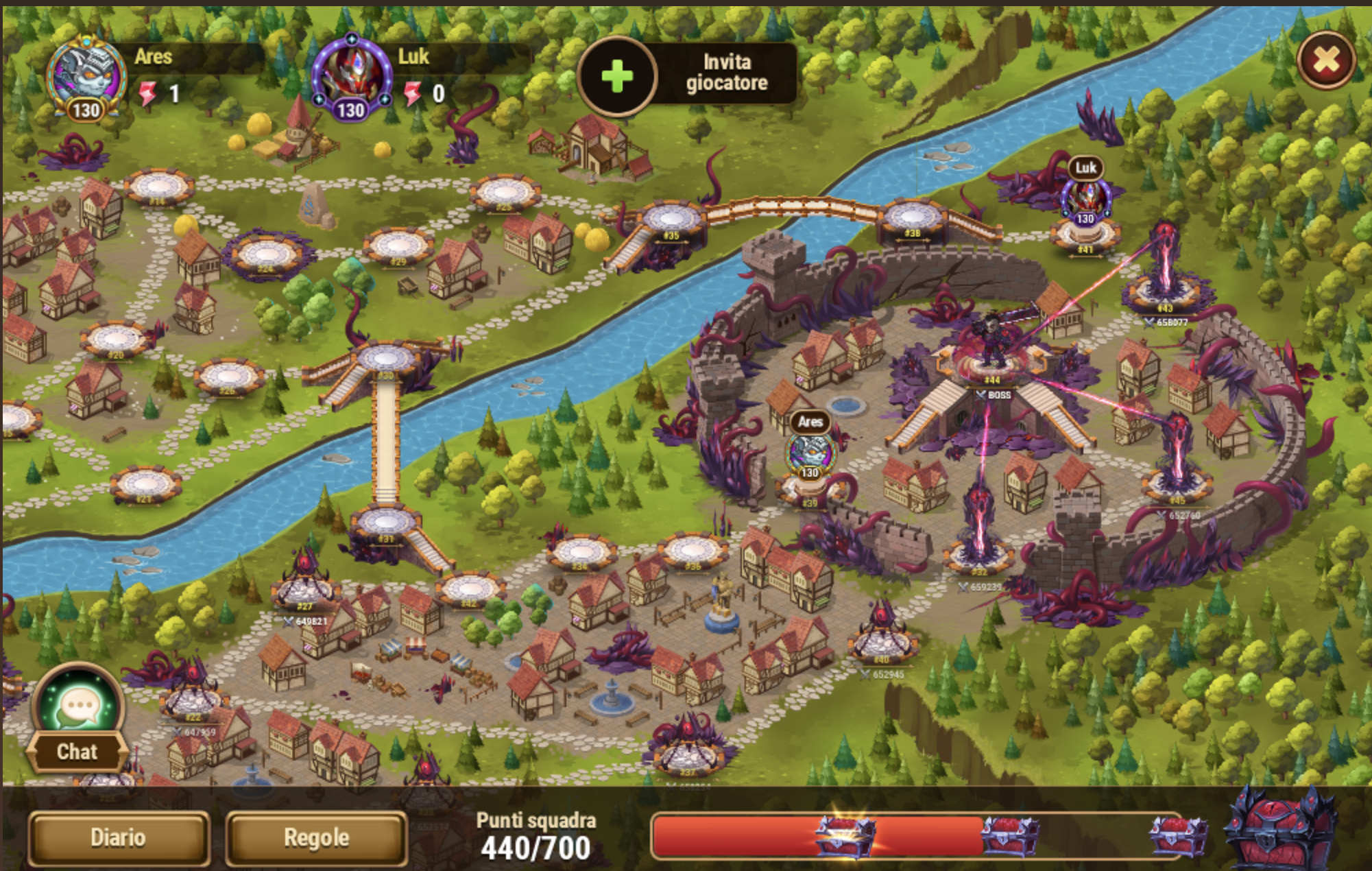Close the adventure map screen
The height and width of the screenshot is (871, 1372).
point(1326,60)
